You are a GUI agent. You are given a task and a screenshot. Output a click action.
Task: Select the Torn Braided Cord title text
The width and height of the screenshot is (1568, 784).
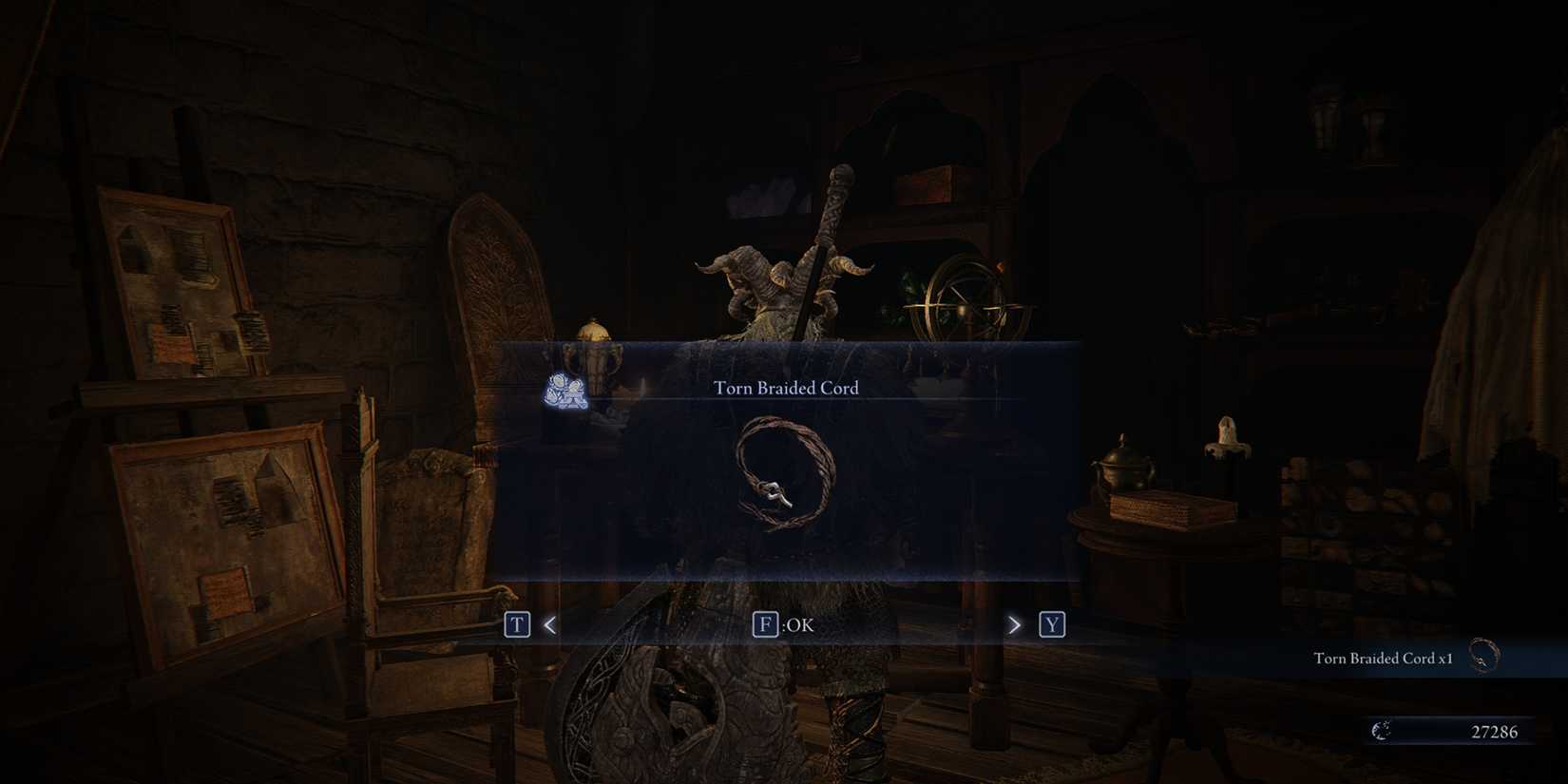tap(785, 388)
